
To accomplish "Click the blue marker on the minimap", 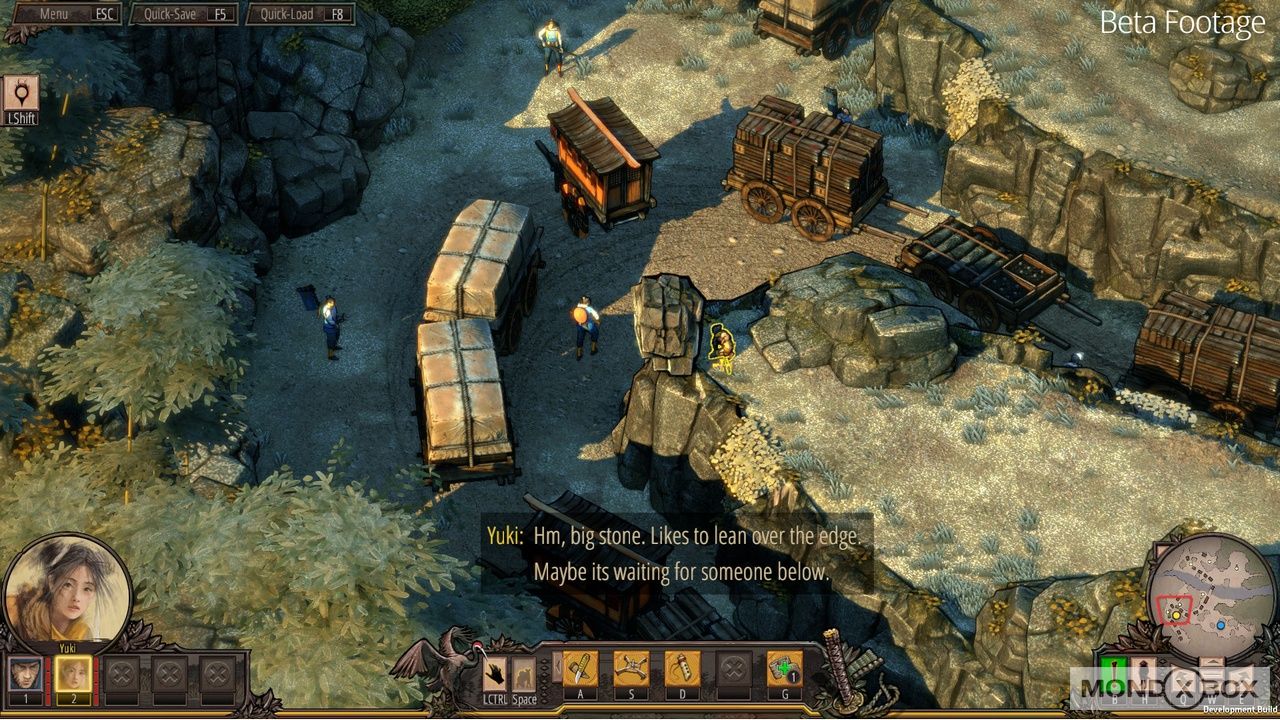I will coord(1221,625).
